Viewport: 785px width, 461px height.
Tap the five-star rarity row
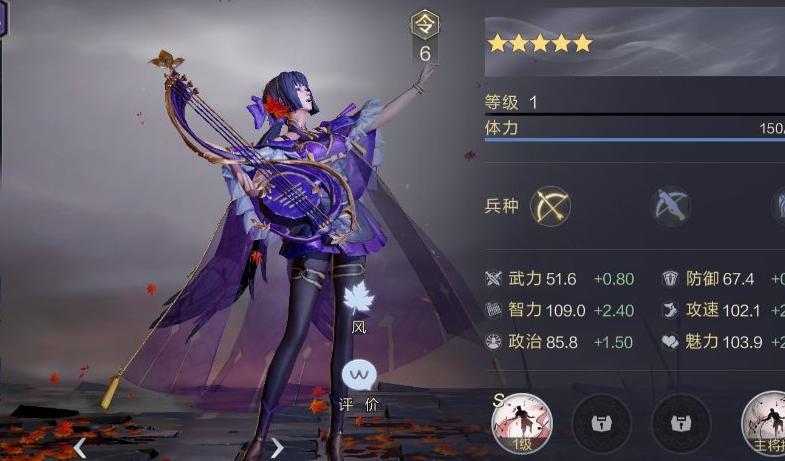tap(540, 43)
